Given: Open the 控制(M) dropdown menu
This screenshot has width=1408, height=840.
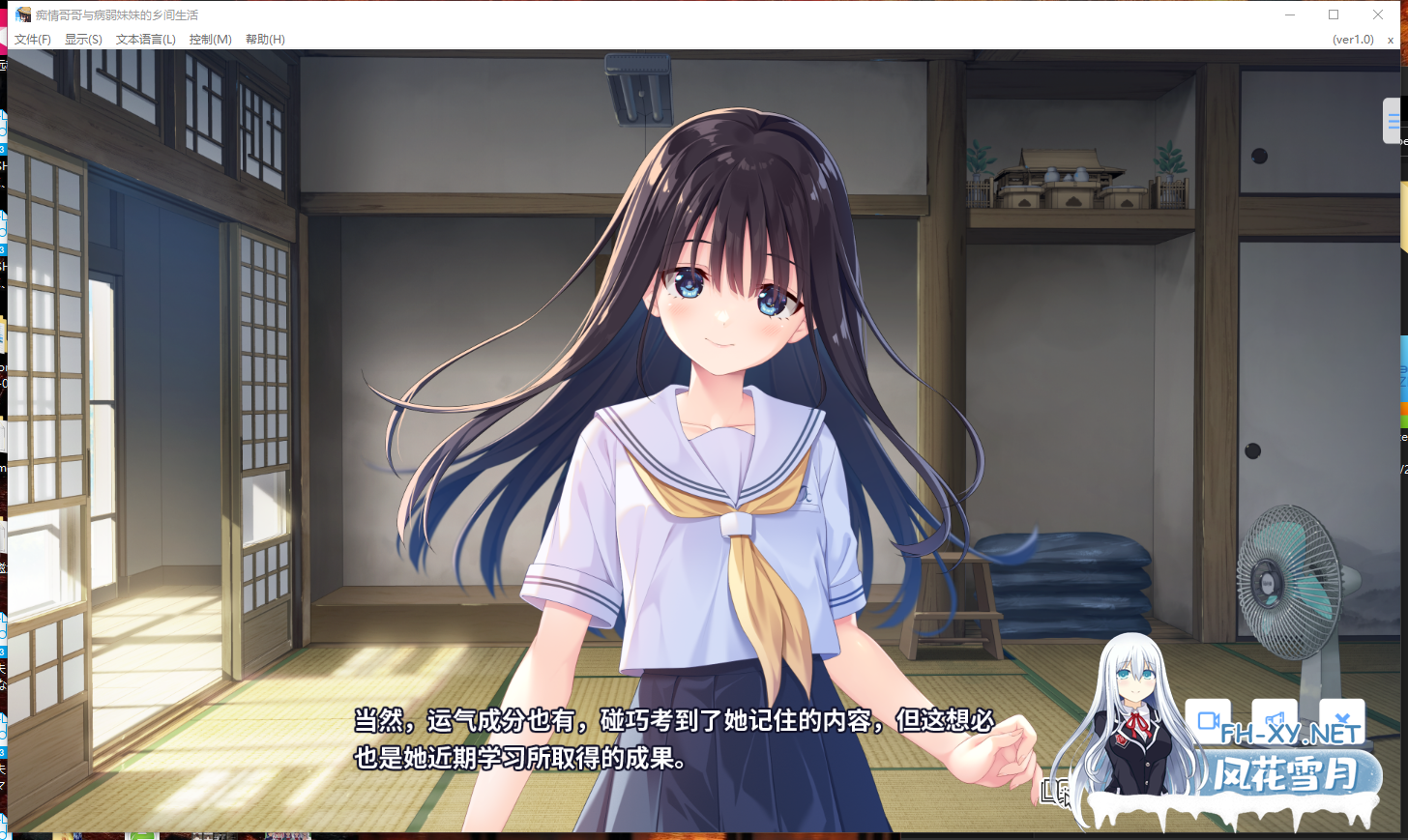Looking at the screenshot, I should point(210,40).
